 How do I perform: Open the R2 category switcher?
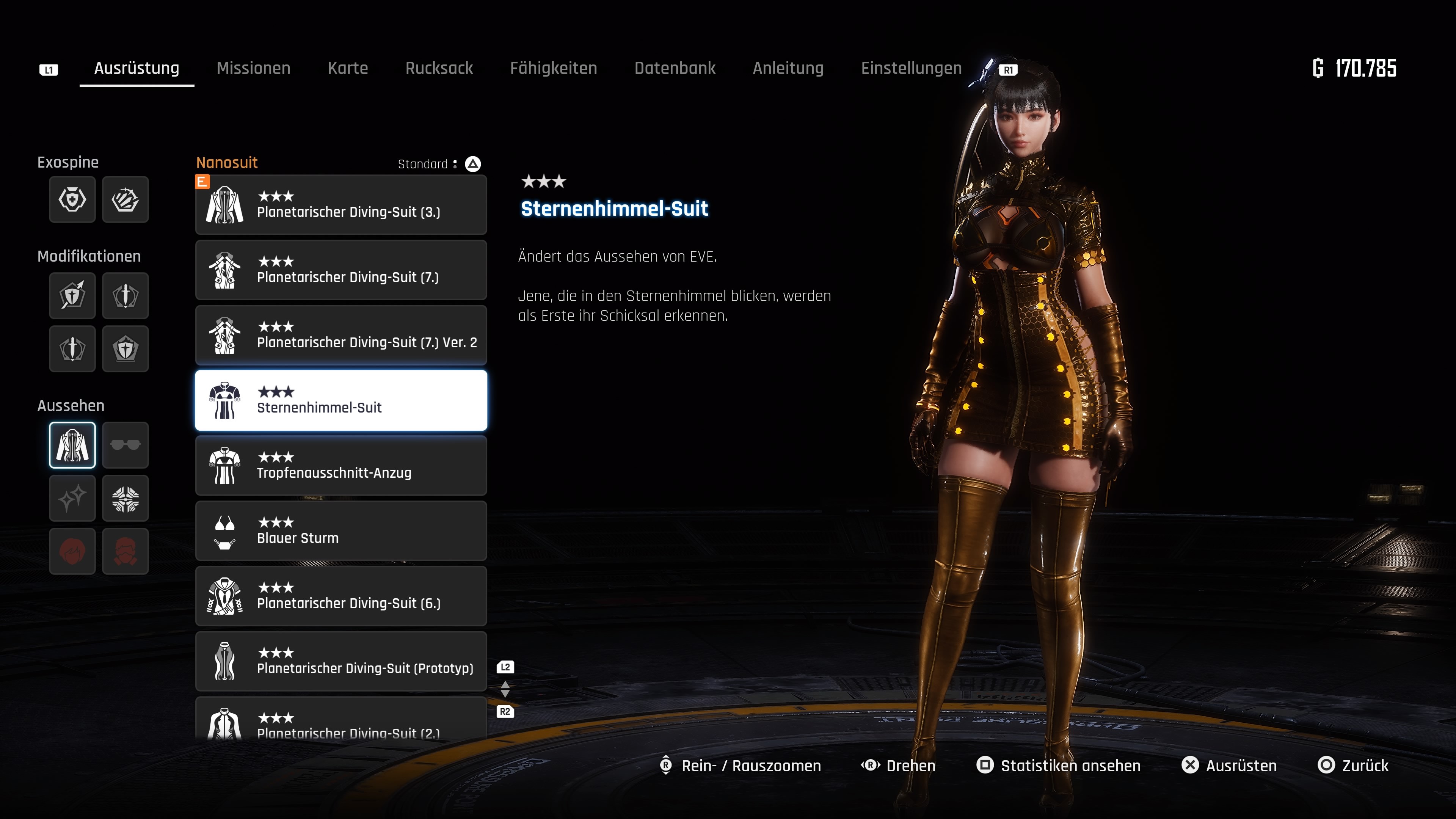pos(505,713)
